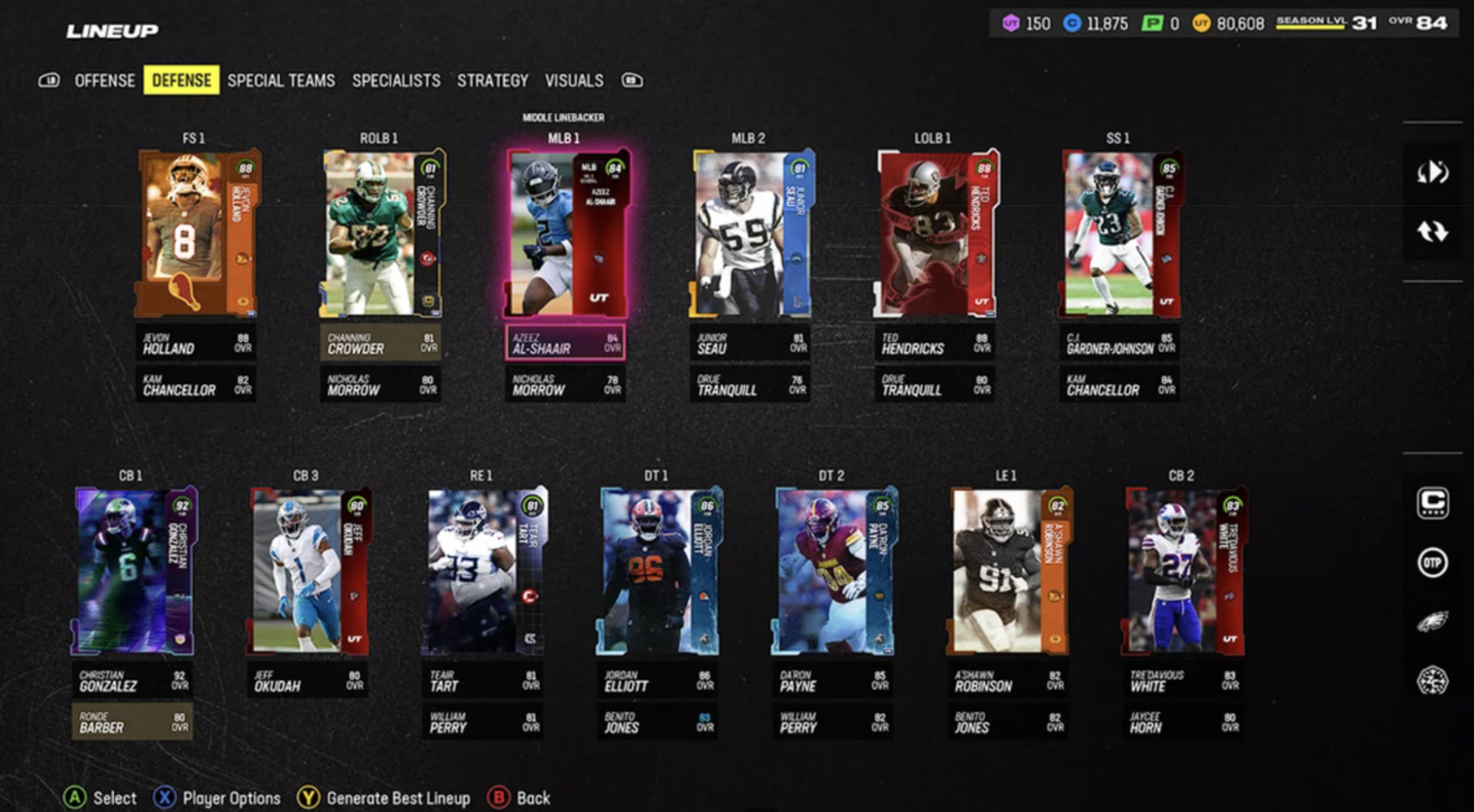This screenshot has width=1474, height=812.
Task: Show the Visuals tab
Action: point(574,81)
